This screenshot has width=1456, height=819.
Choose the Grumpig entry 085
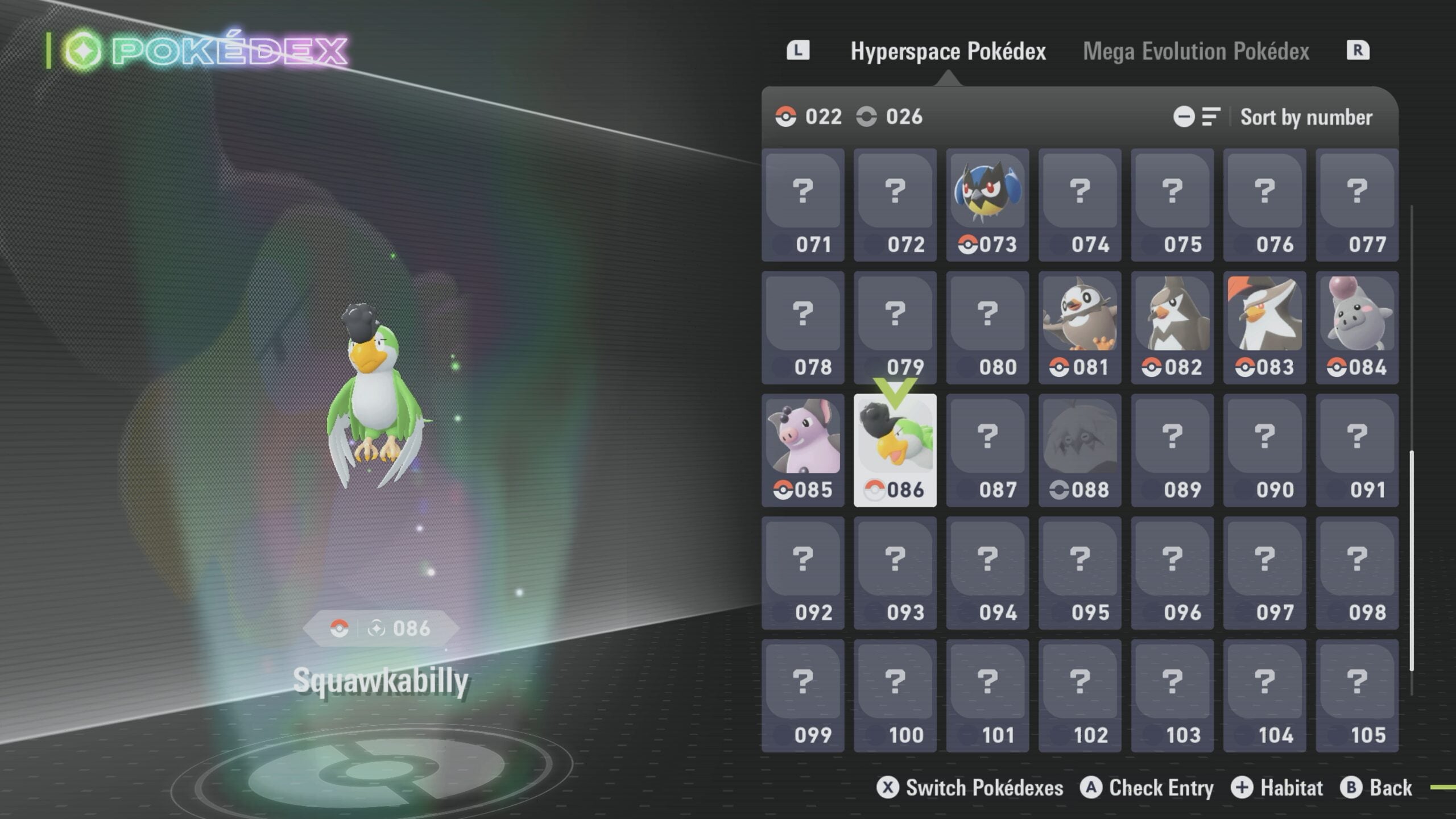coord(803,450)
